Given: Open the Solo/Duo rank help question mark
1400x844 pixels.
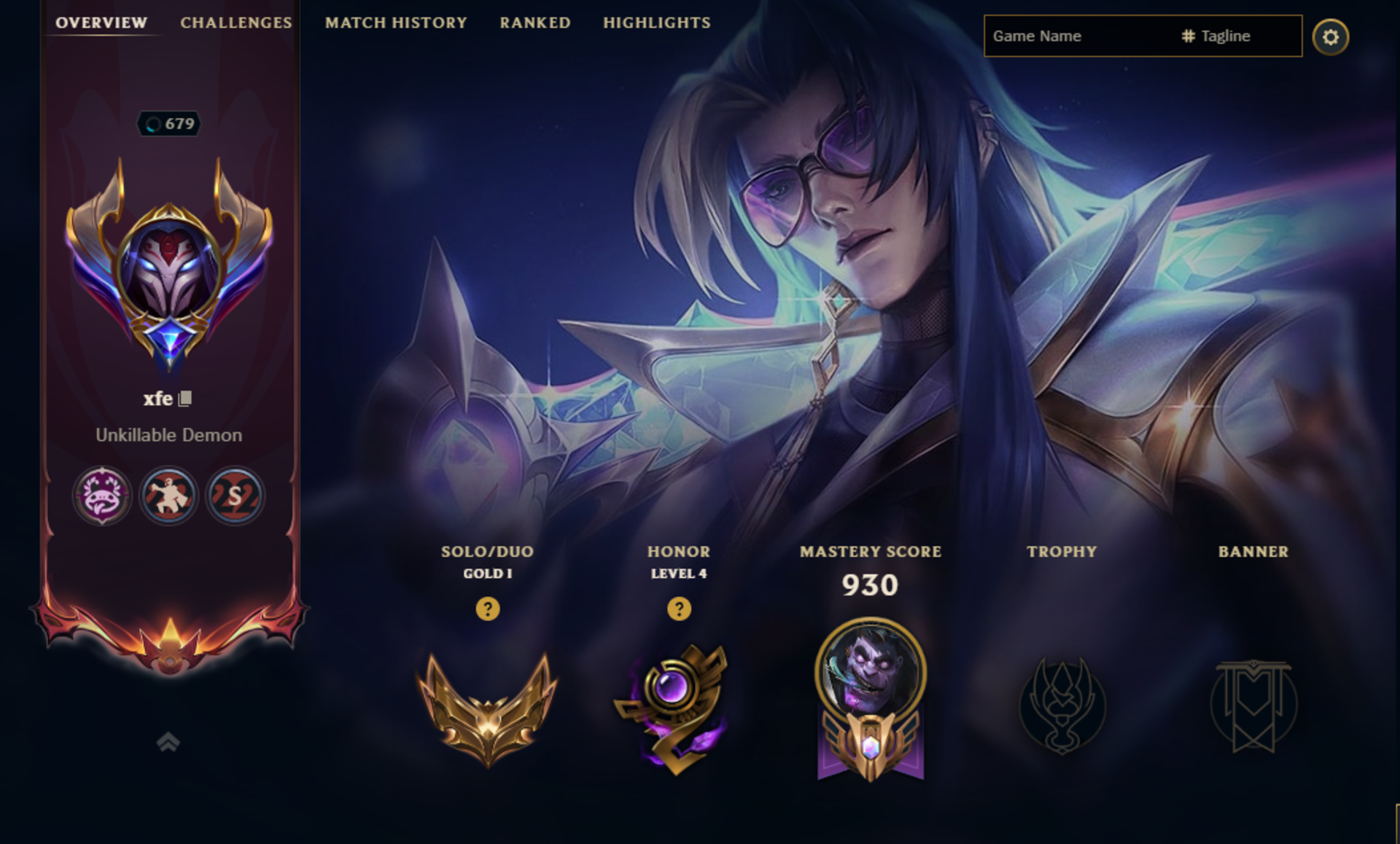Looking at the screenshot, I should click(487, 611).
